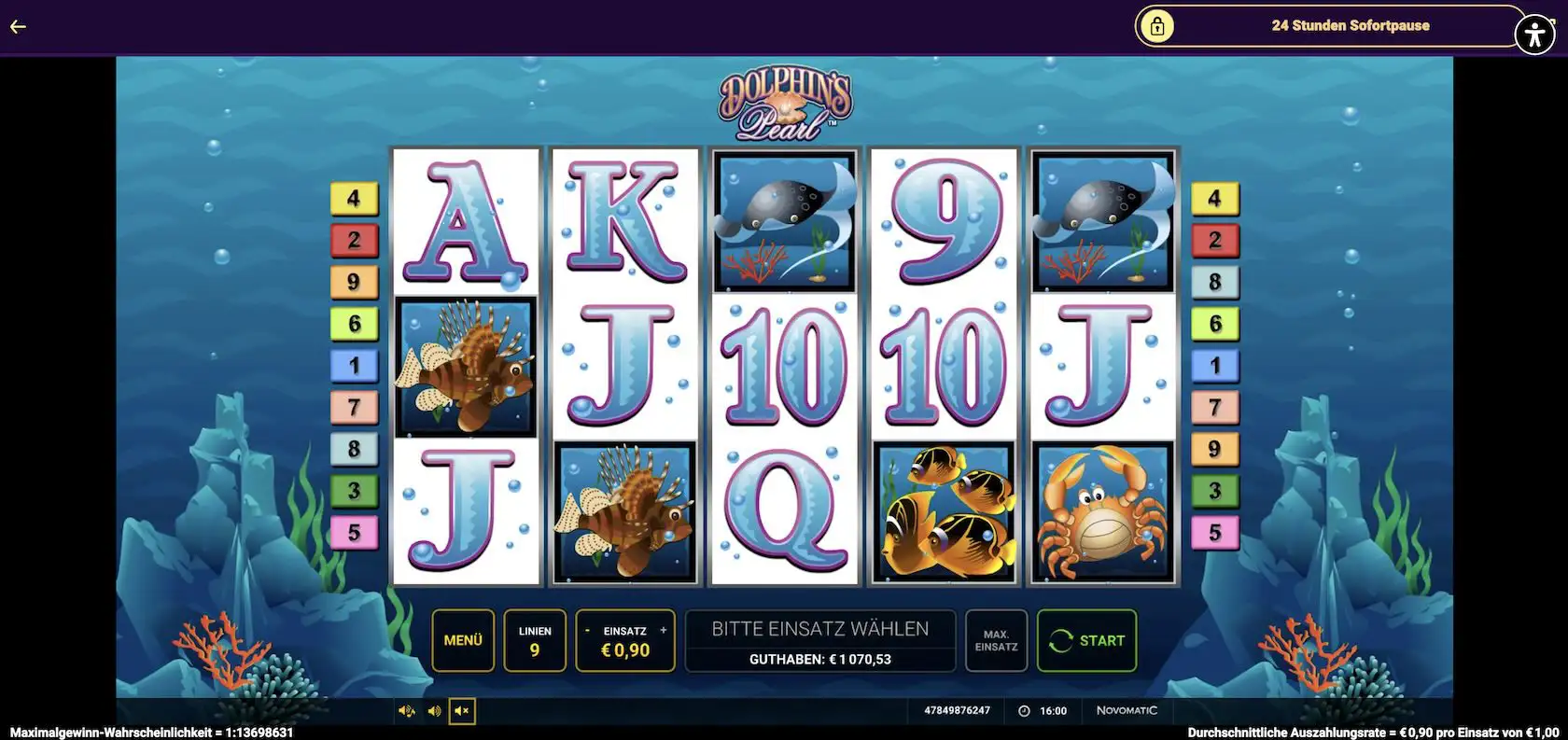This screenshot has height=740, width=1568.
Task: Click the Novomatic label in the status bar
Action: click(1126, 710)
